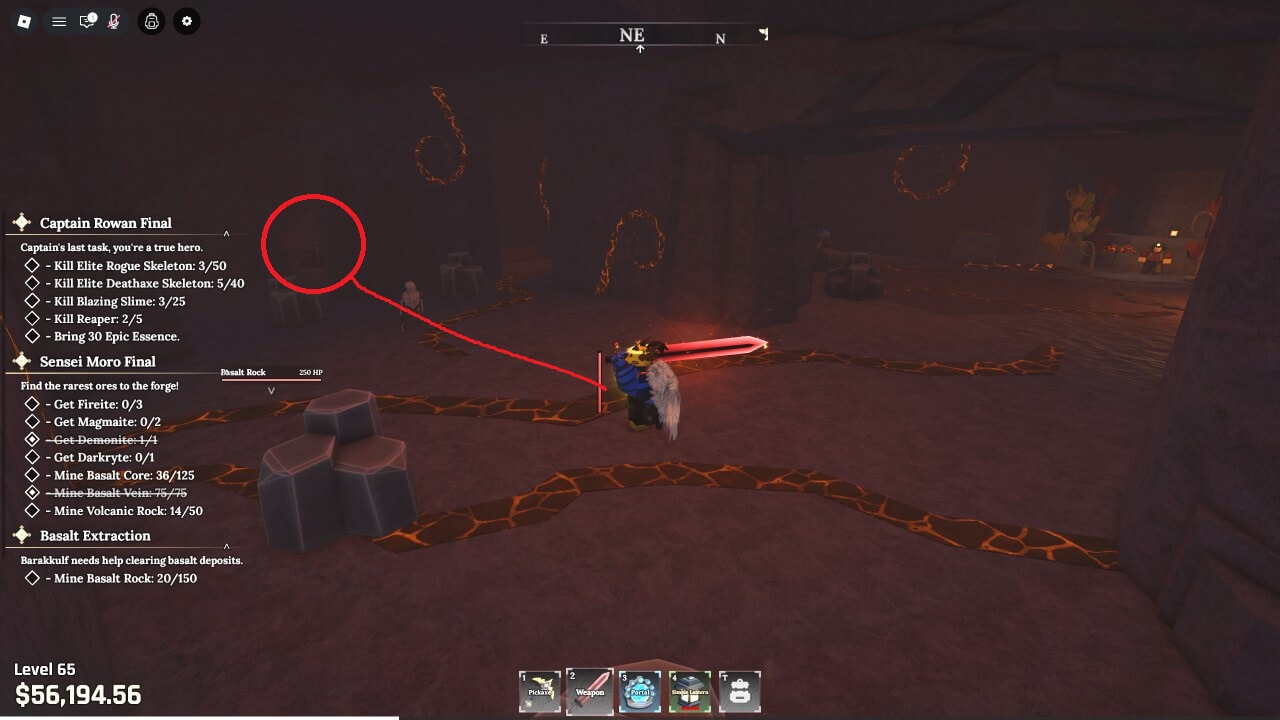The height and width of the screenshot is (720, 1280).
Task: Collapse the Captain Rowan Final quest
Action: [226, 234]
